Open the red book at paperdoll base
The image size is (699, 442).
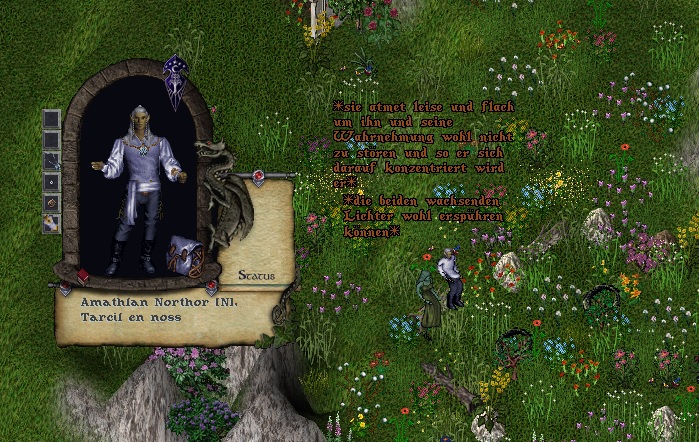(x=83, y=276)
